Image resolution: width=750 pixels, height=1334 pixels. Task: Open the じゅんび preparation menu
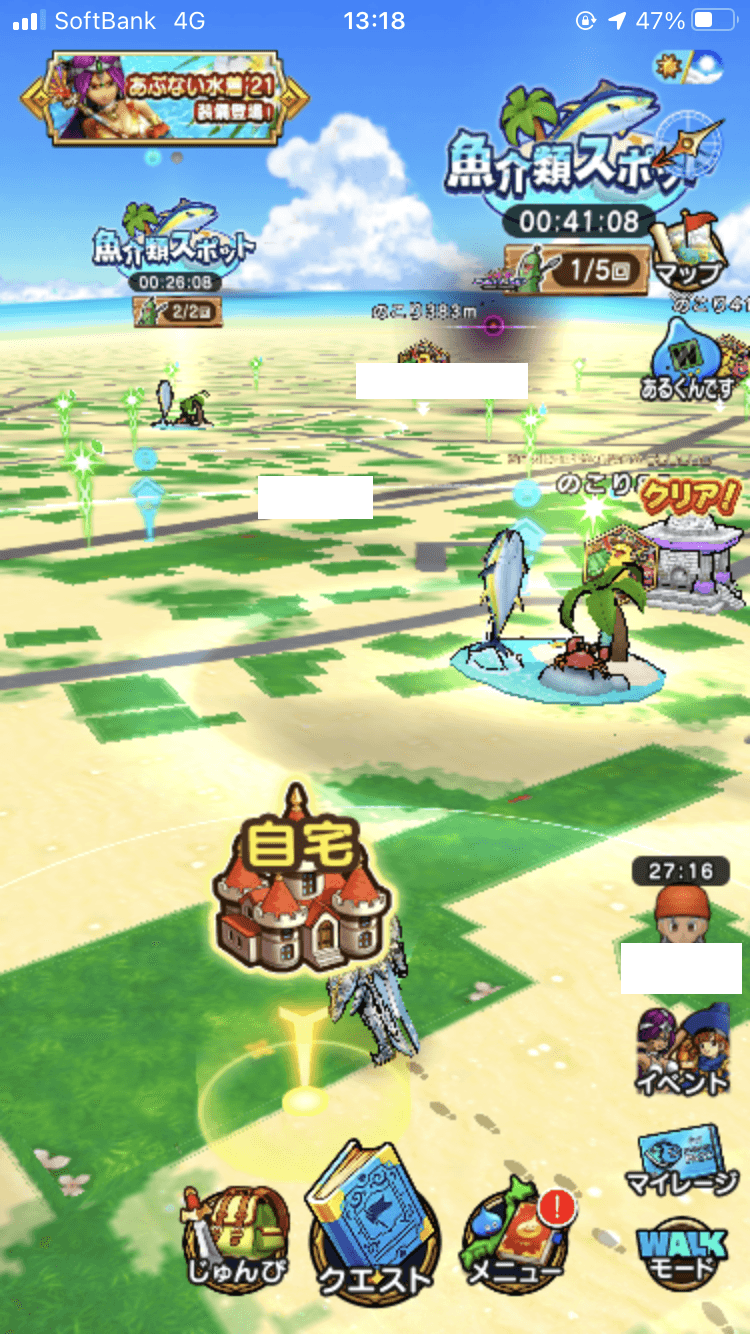pyautogui.click(x=237, y=1237)
